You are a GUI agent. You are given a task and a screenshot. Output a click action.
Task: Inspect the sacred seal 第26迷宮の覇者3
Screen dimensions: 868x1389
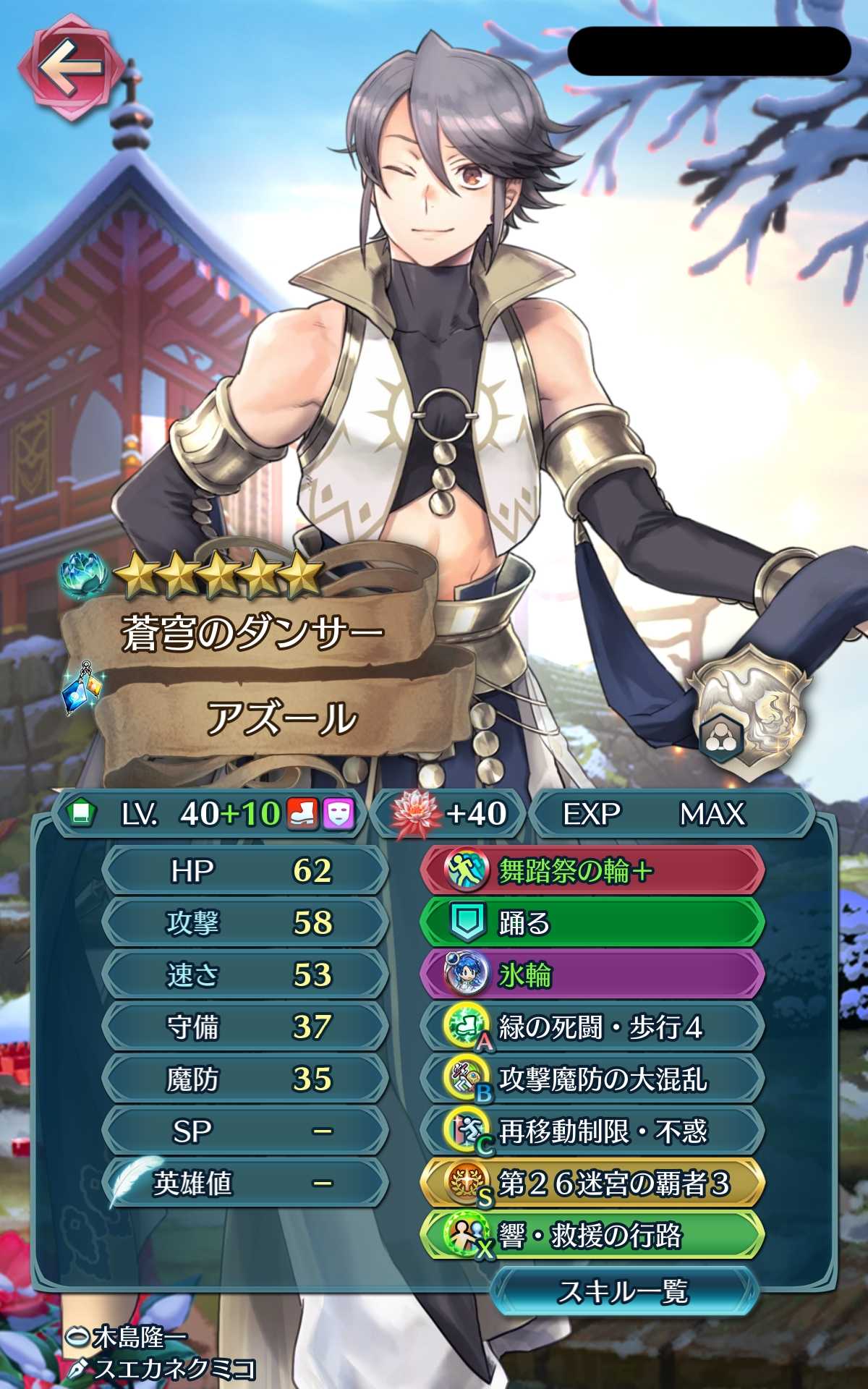[x=592, y=1184]
